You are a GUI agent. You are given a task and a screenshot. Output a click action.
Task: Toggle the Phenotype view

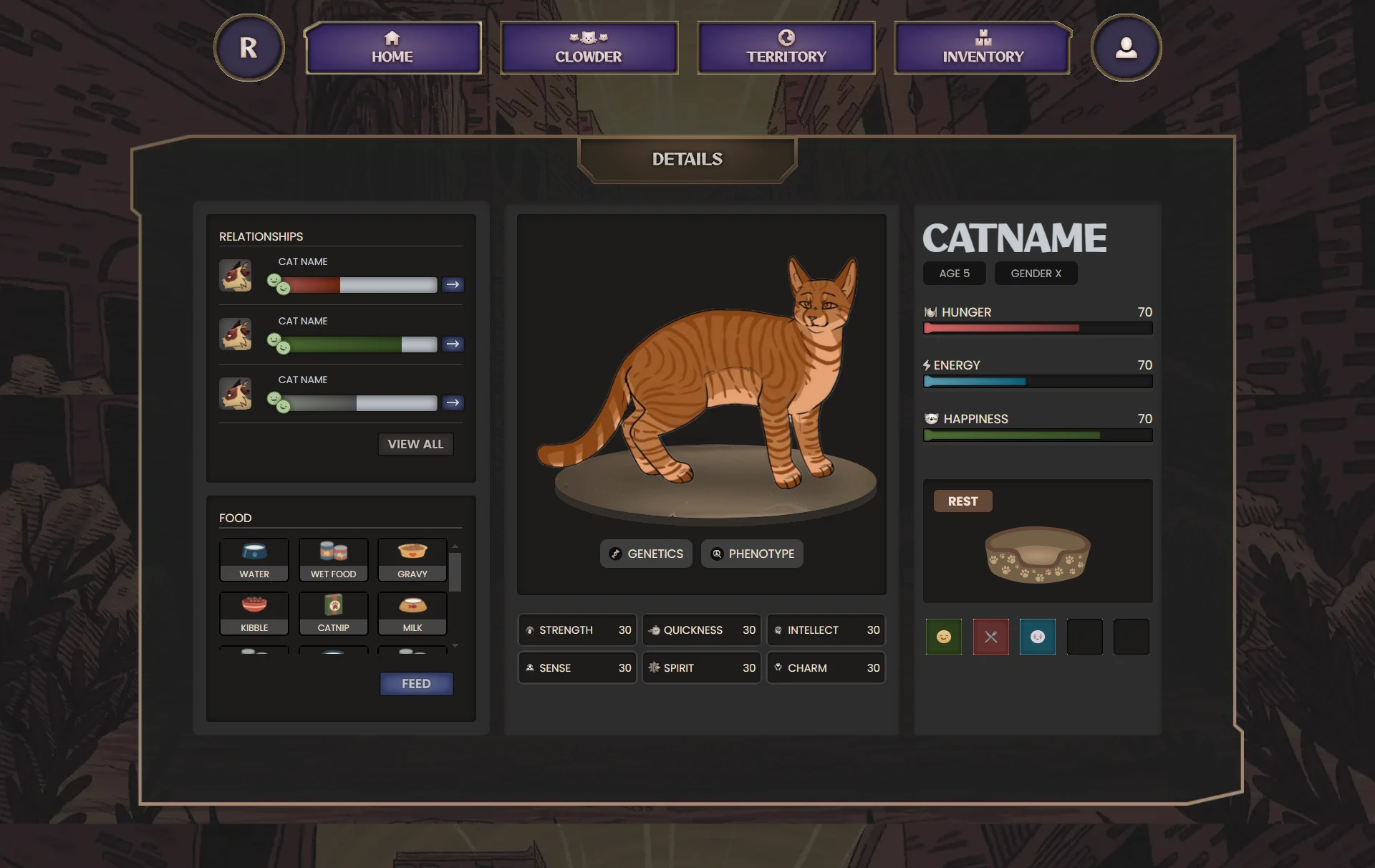point(751,553)
